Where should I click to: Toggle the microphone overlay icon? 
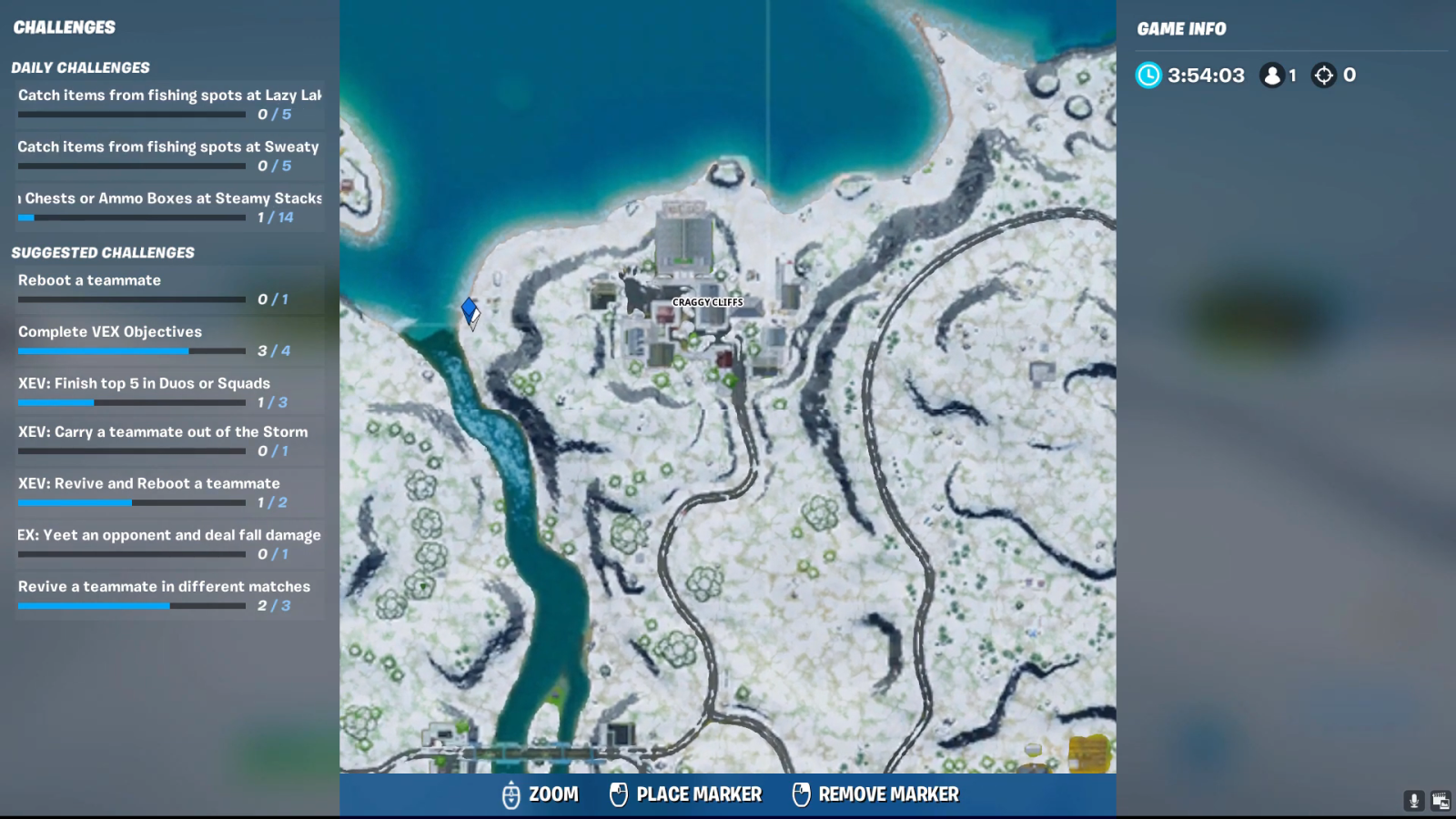click(1414, 801)
